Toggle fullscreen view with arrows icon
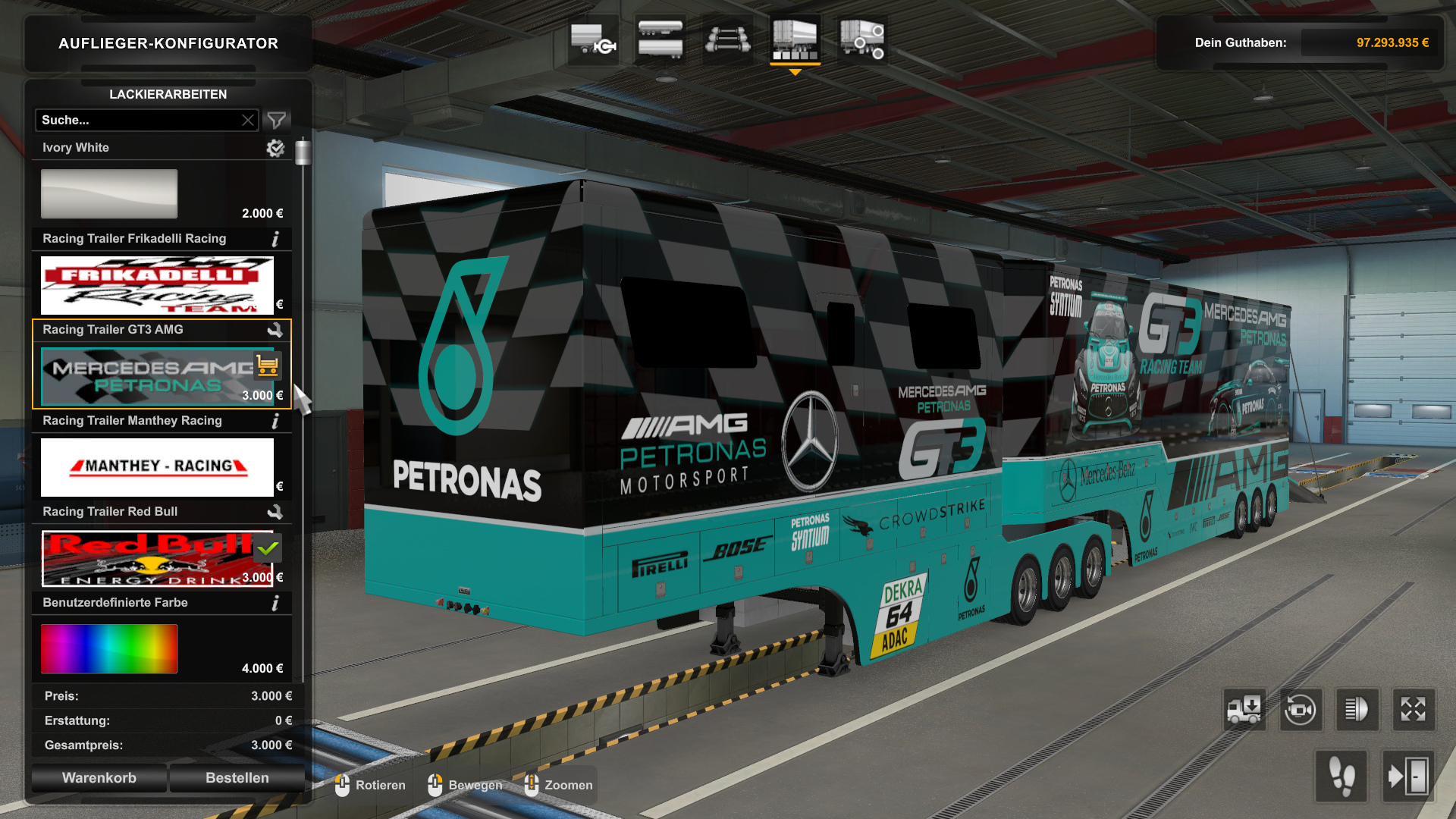The height and width of the screenshot is (819, 1456). pos(1413,710)
